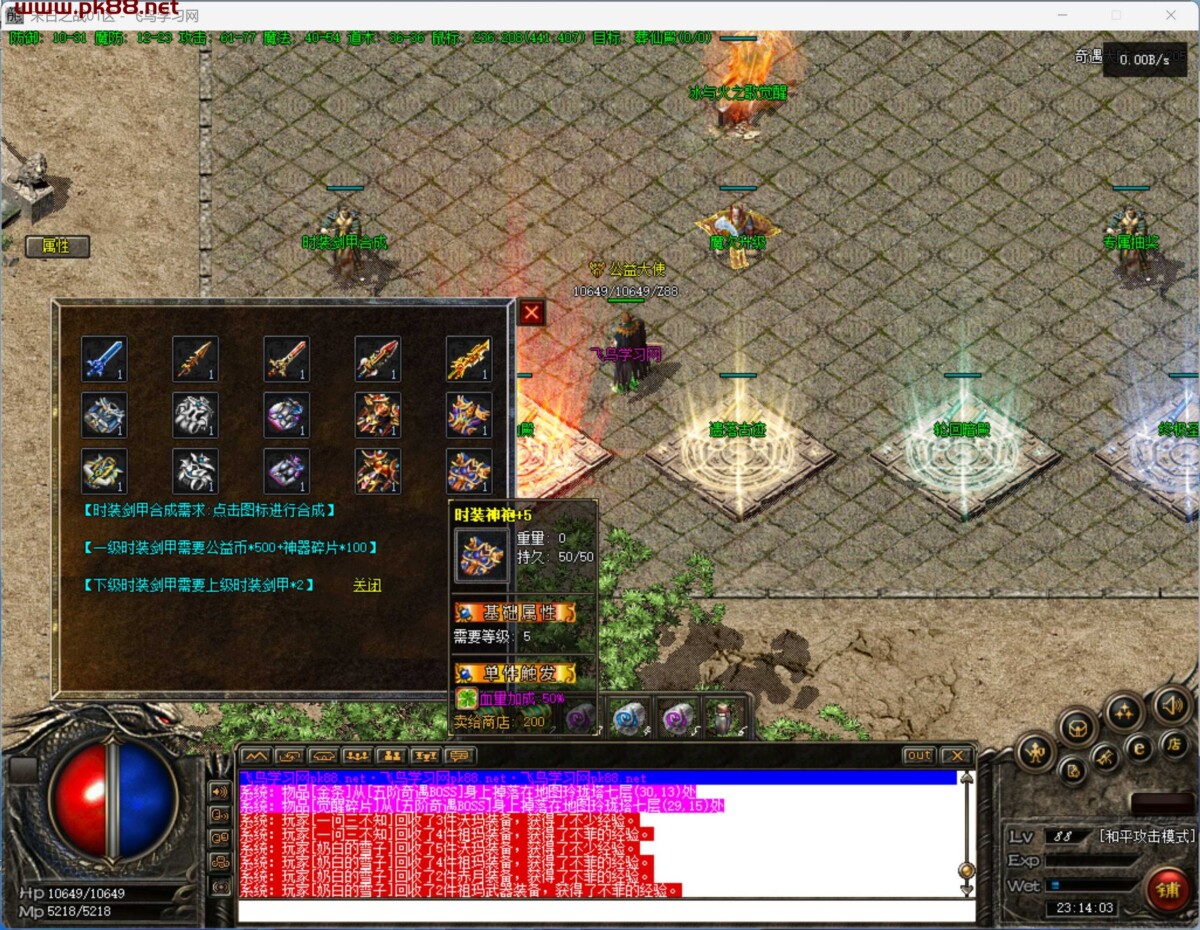
Task: Open the 属性 attributes button
Action: click(x=57, y=246)
